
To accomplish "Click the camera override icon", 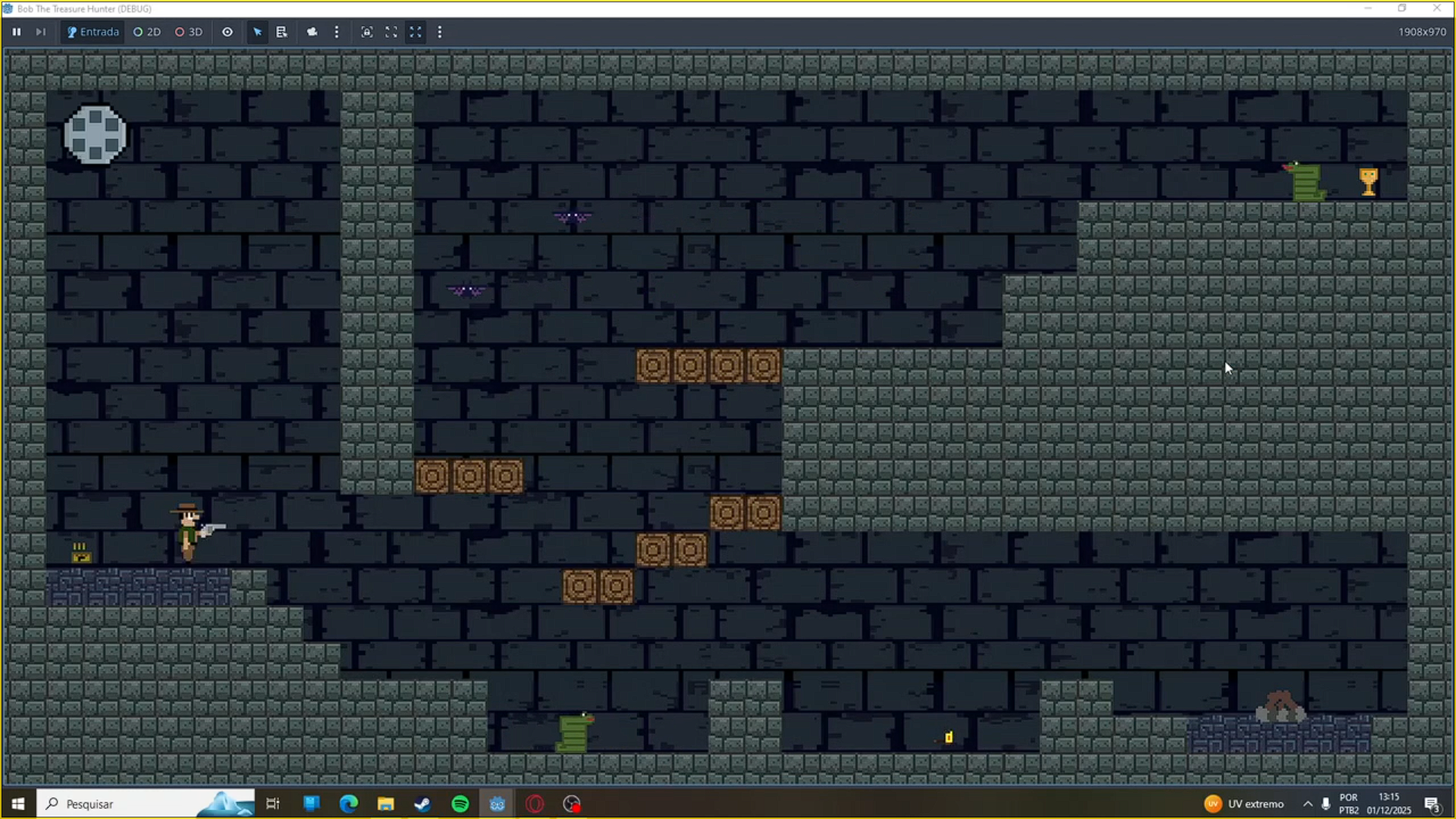I will [x=312, y=32].
